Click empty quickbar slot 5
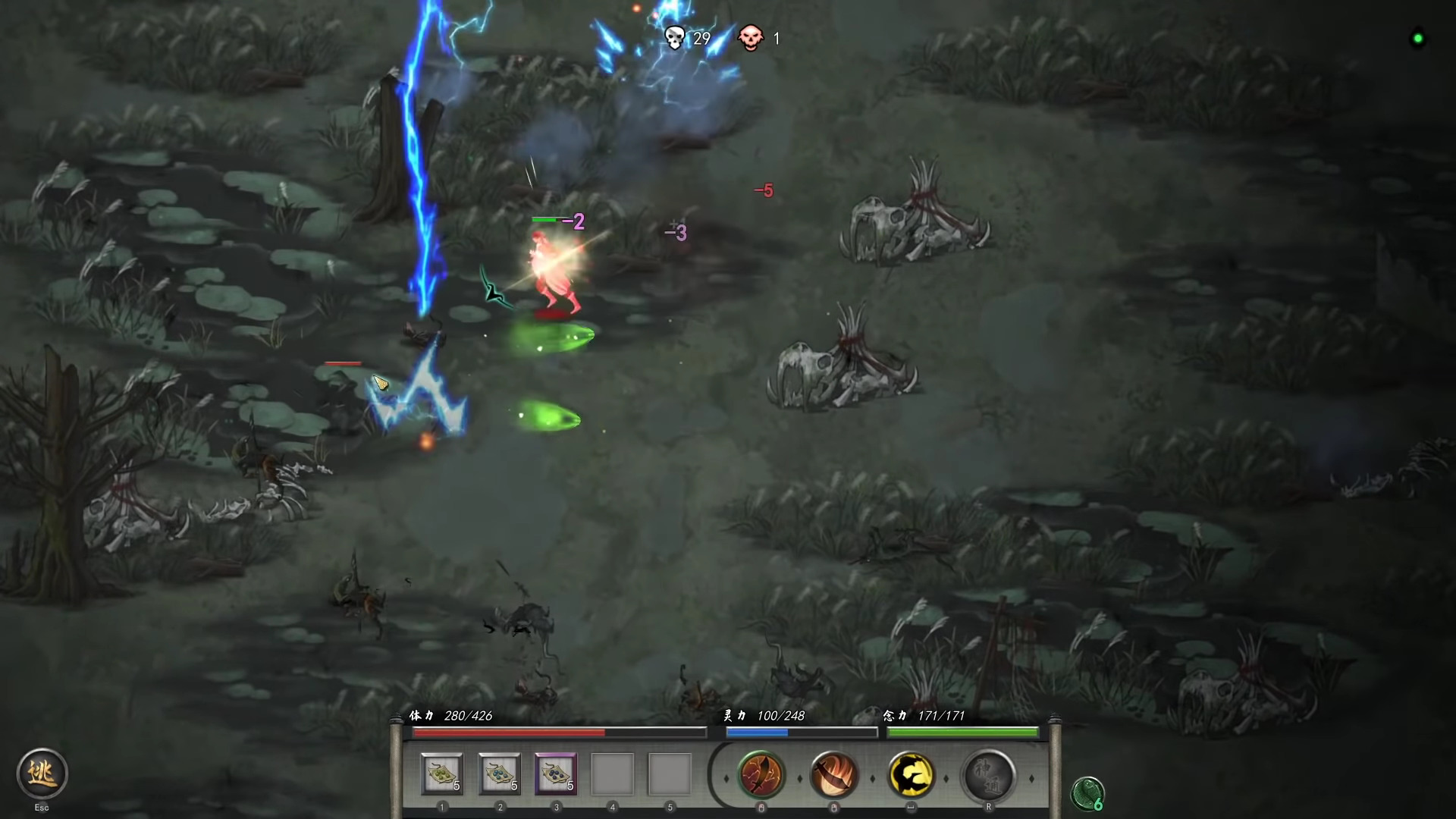 [671, 772]
